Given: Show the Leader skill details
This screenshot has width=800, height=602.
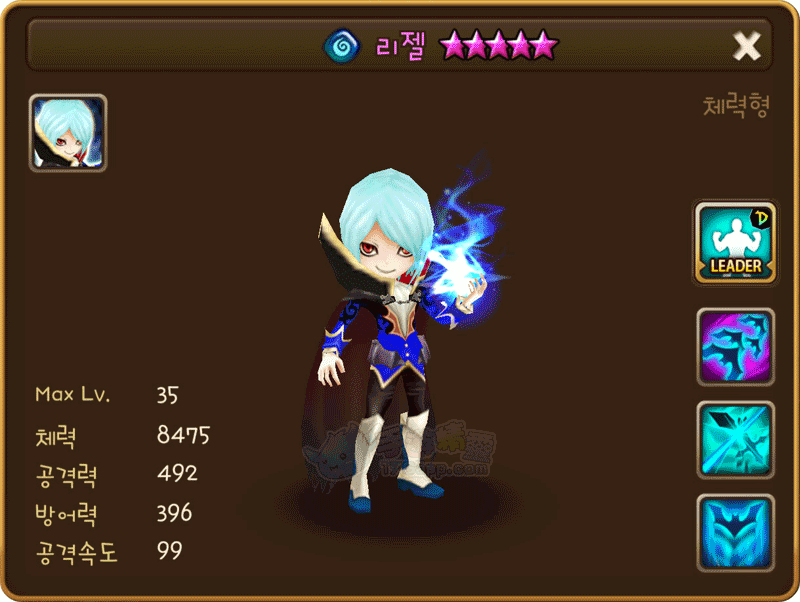Looking at the screenshot, I should [735, 243].
